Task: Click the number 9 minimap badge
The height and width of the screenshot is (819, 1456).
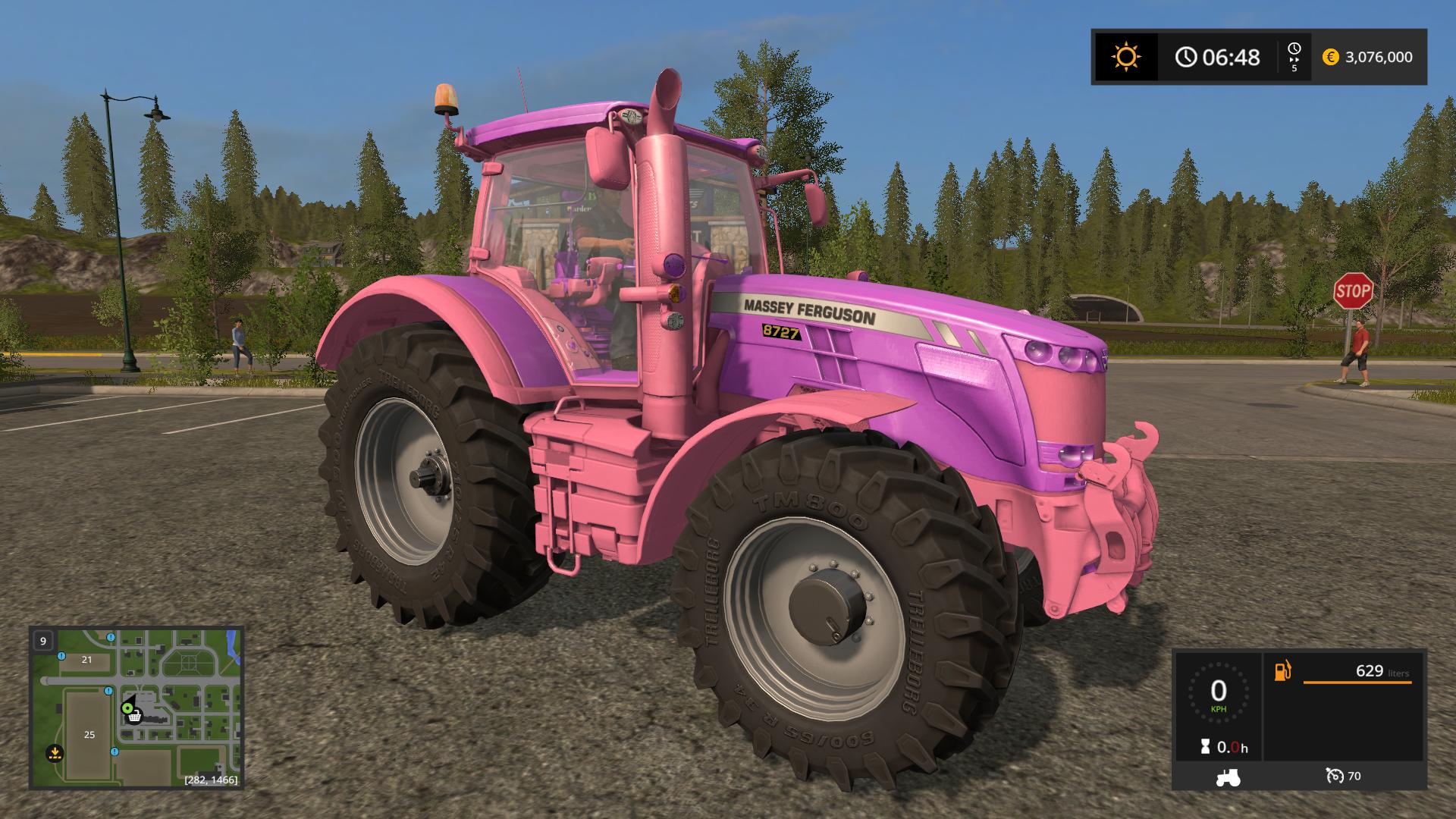Action: point(43,641)
